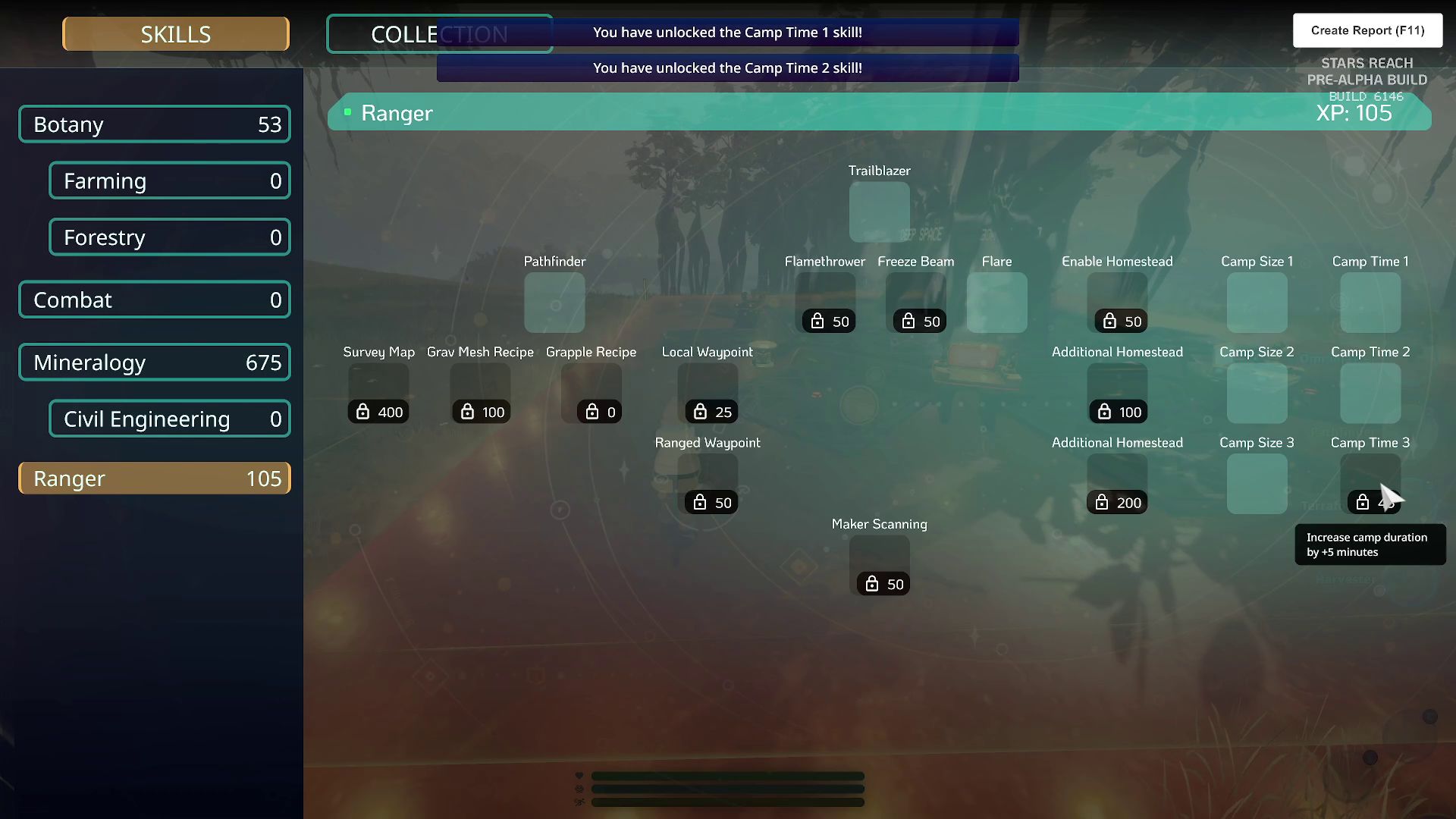Viewport: 1456px width, 819px height.
Task: Unlock the Freeze Beam skill
Action: click(916, 303)
